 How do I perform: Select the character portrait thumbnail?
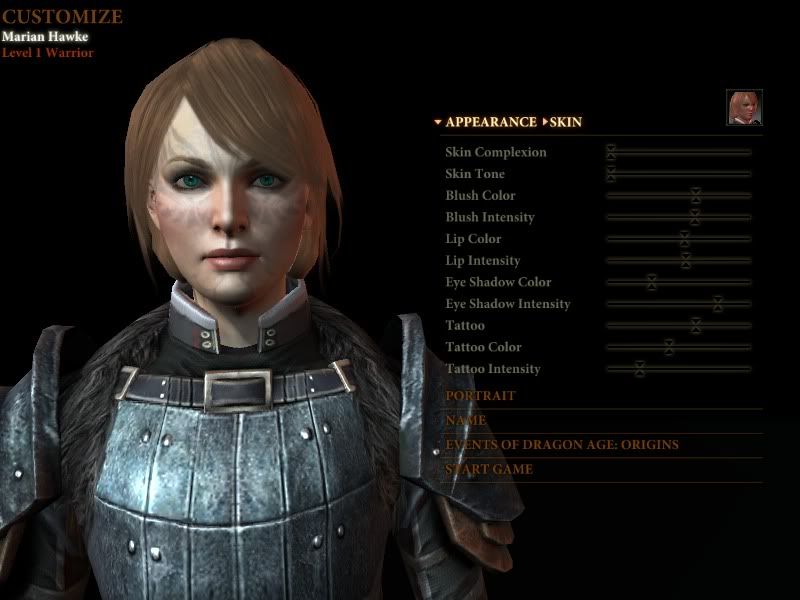[x=744, y=108]
